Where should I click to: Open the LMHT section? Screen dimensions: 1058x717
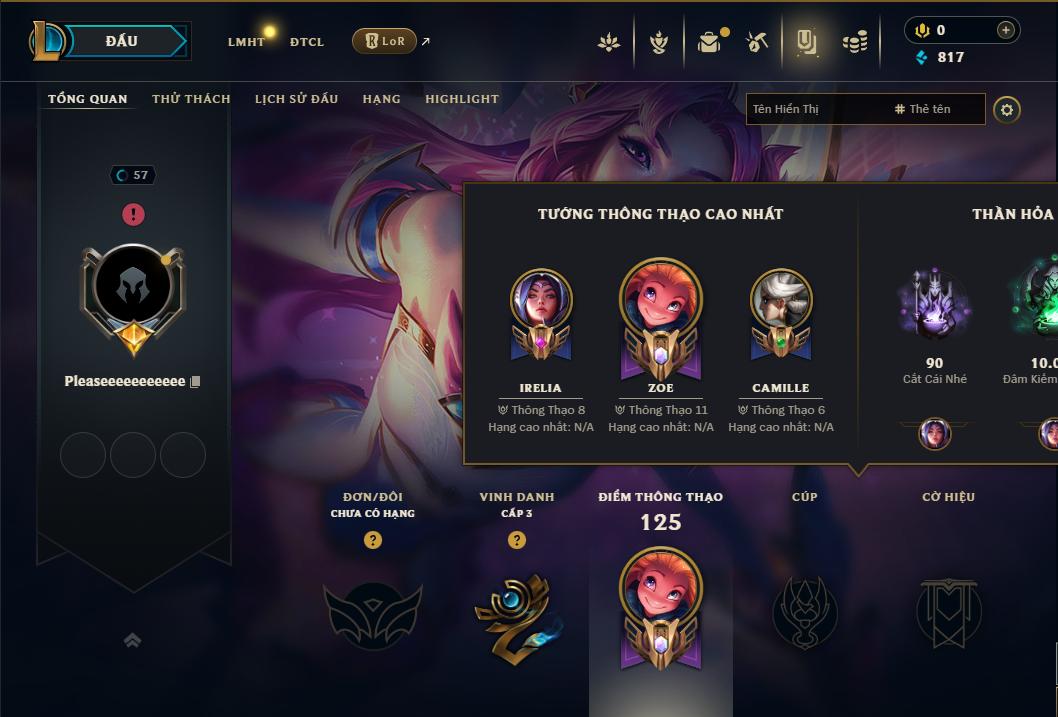click(x=246, y=42)
